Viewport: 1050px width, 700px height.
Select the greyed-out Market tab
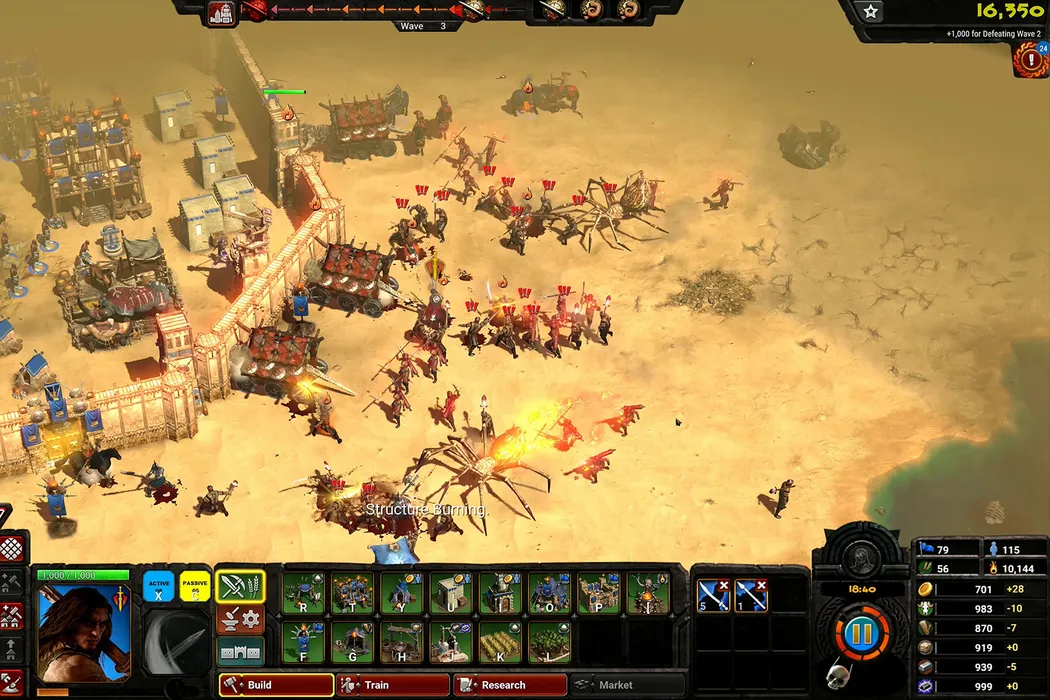pyautogui.click(x=626, y=685)
